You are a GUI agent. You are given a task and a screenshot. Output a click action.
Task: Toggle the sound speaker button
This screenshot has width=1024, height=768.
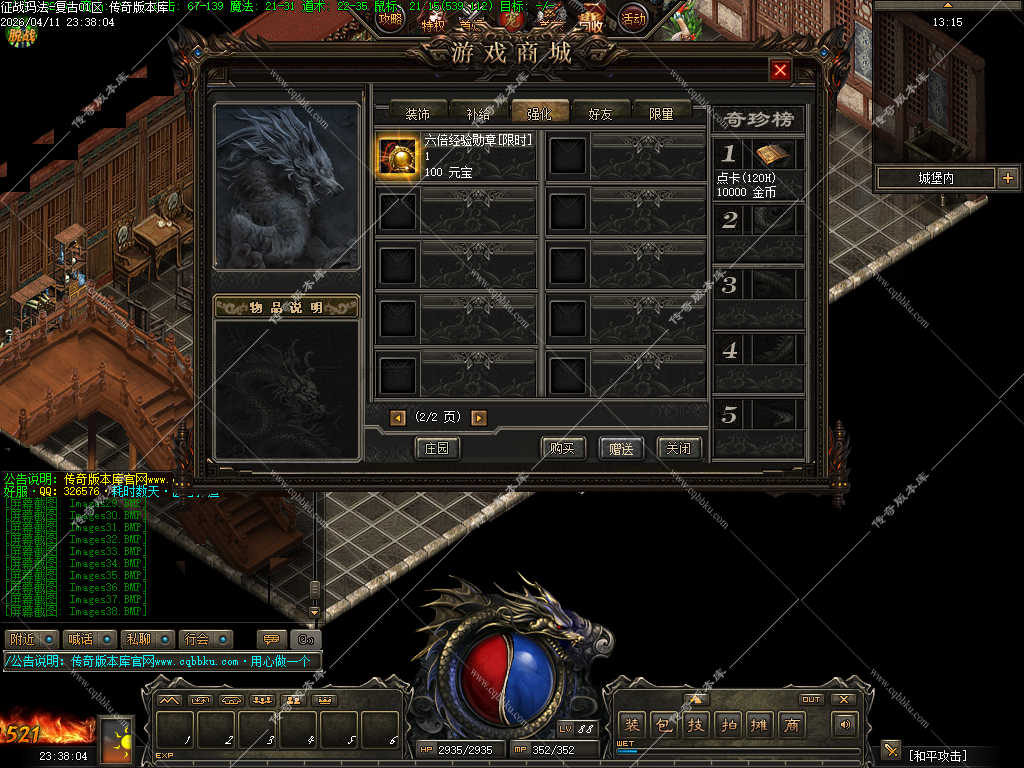pyautogui.click(x=846, y=725)
